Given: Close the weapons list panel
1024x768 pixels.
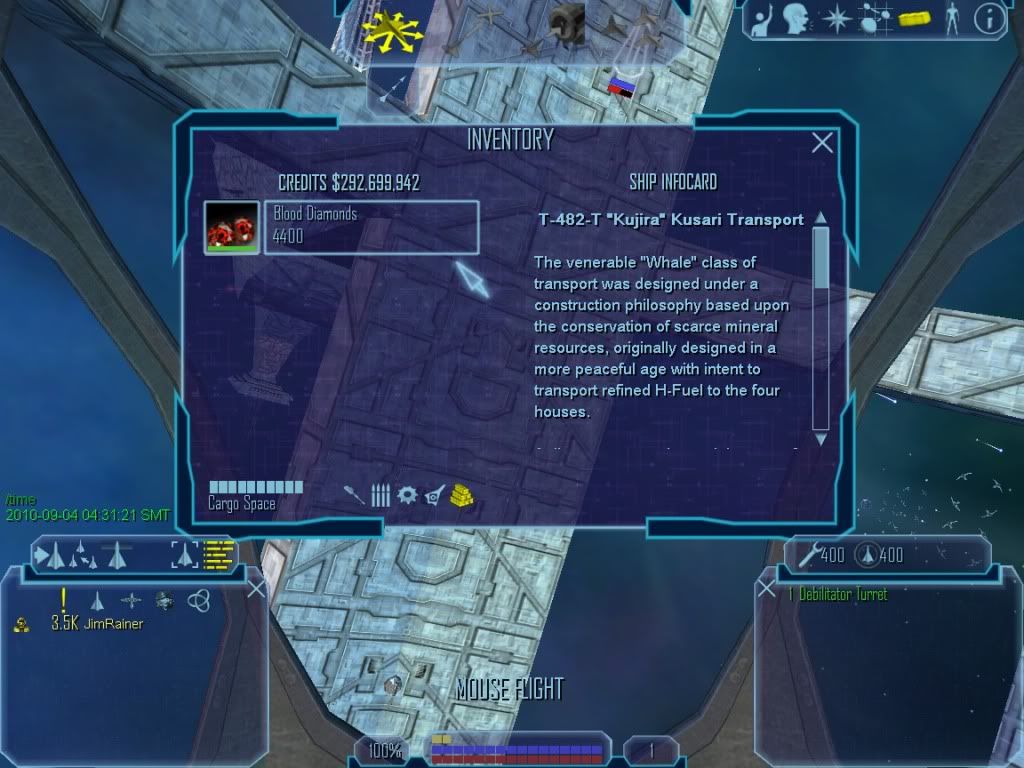Looking at the screenshot, I should [767, 589].
